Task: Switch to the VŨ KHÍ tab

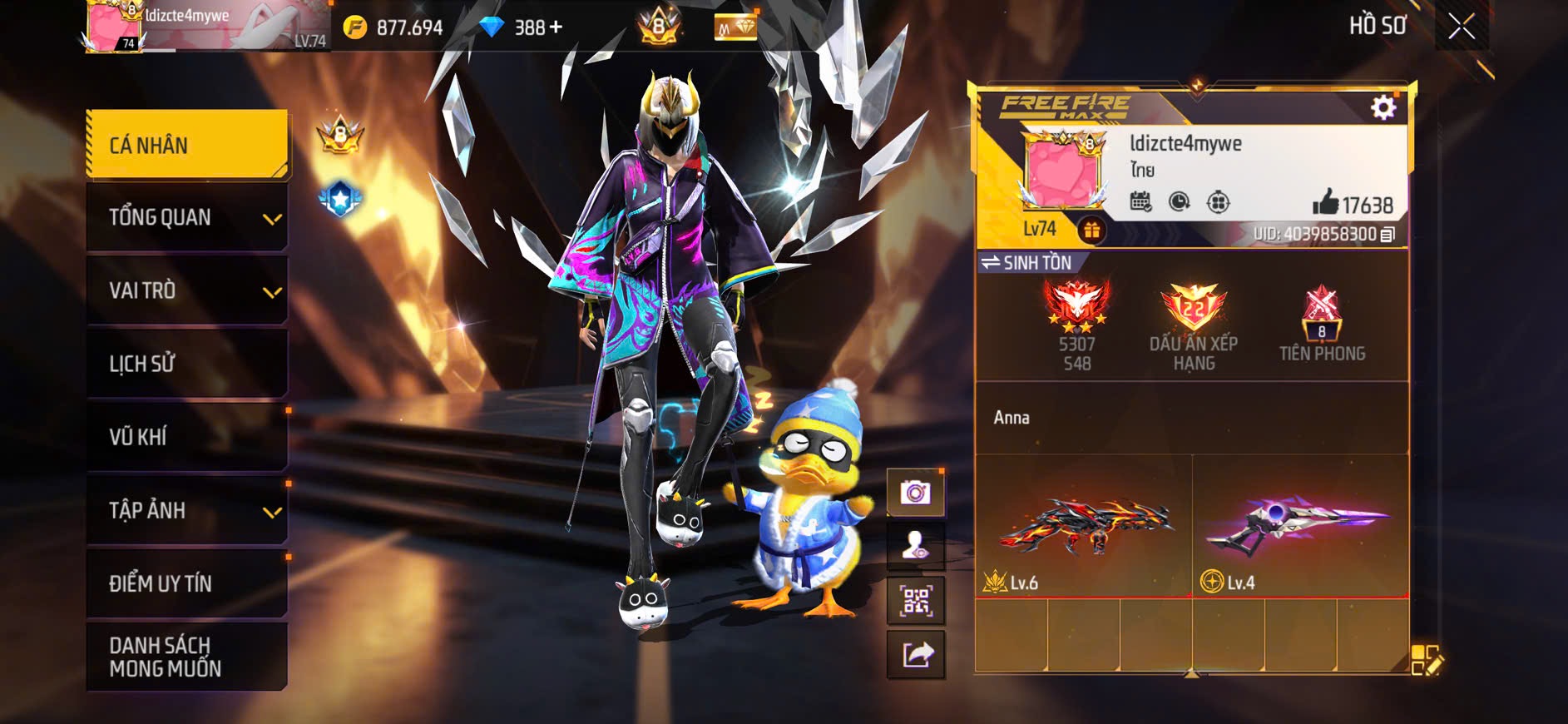Action: coord(187,437)
